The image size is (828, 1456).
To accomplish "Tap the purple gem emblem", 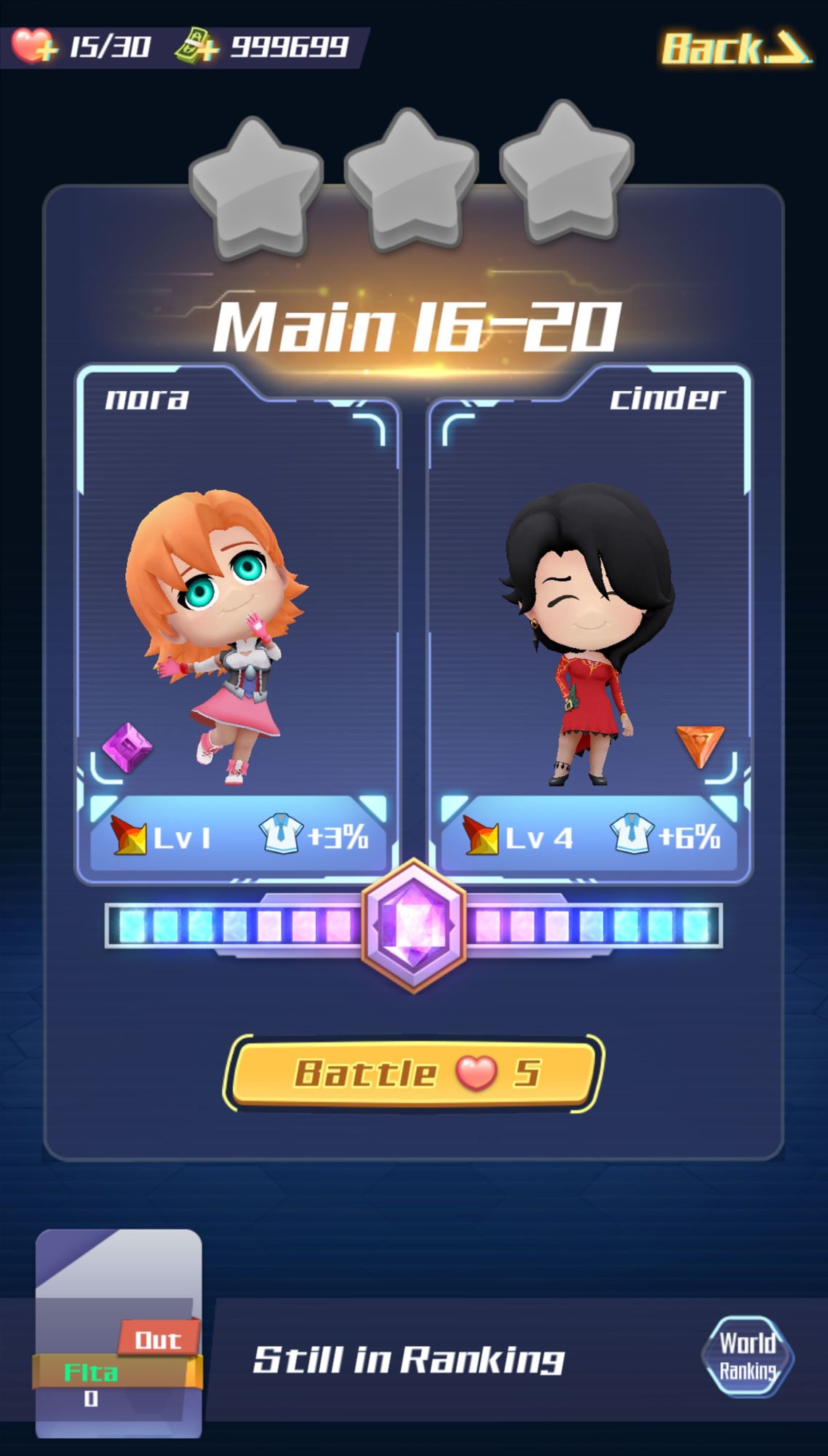I will click(413, 925).
